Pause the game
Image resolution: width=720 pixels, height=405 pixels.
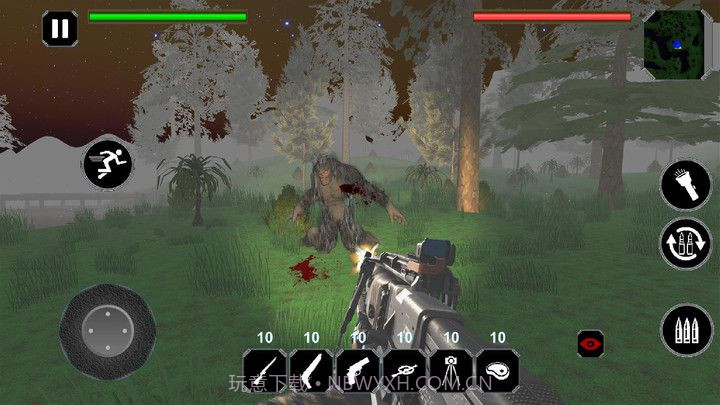click(60, 28)
